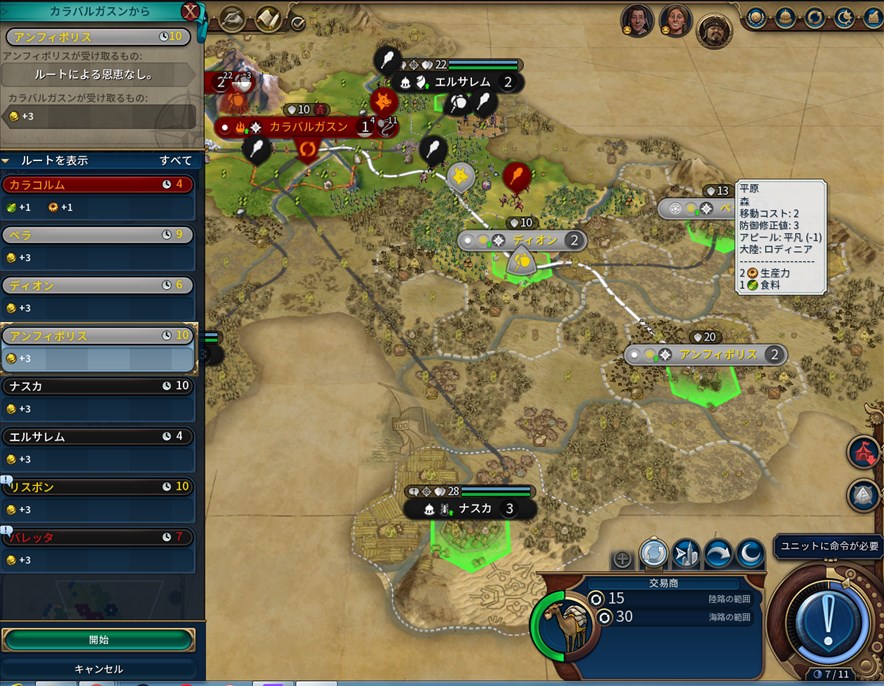Open the red tent notification icon
The width and height of the screenshot is (884, 686).
click(x=864, y=452)
